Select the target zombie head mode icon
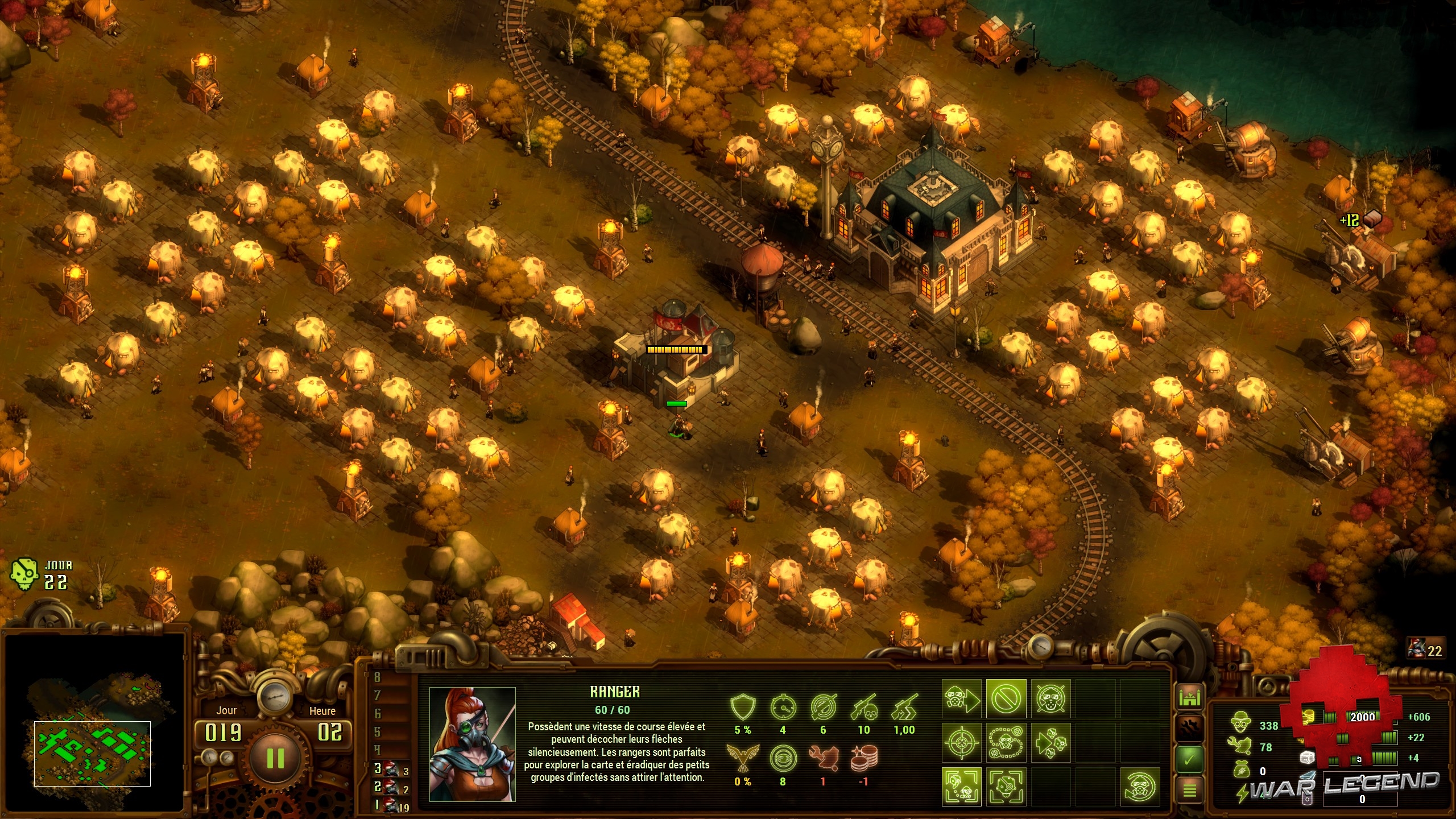This screenshot has height=819, width=1456. (x=1006, y=787)
